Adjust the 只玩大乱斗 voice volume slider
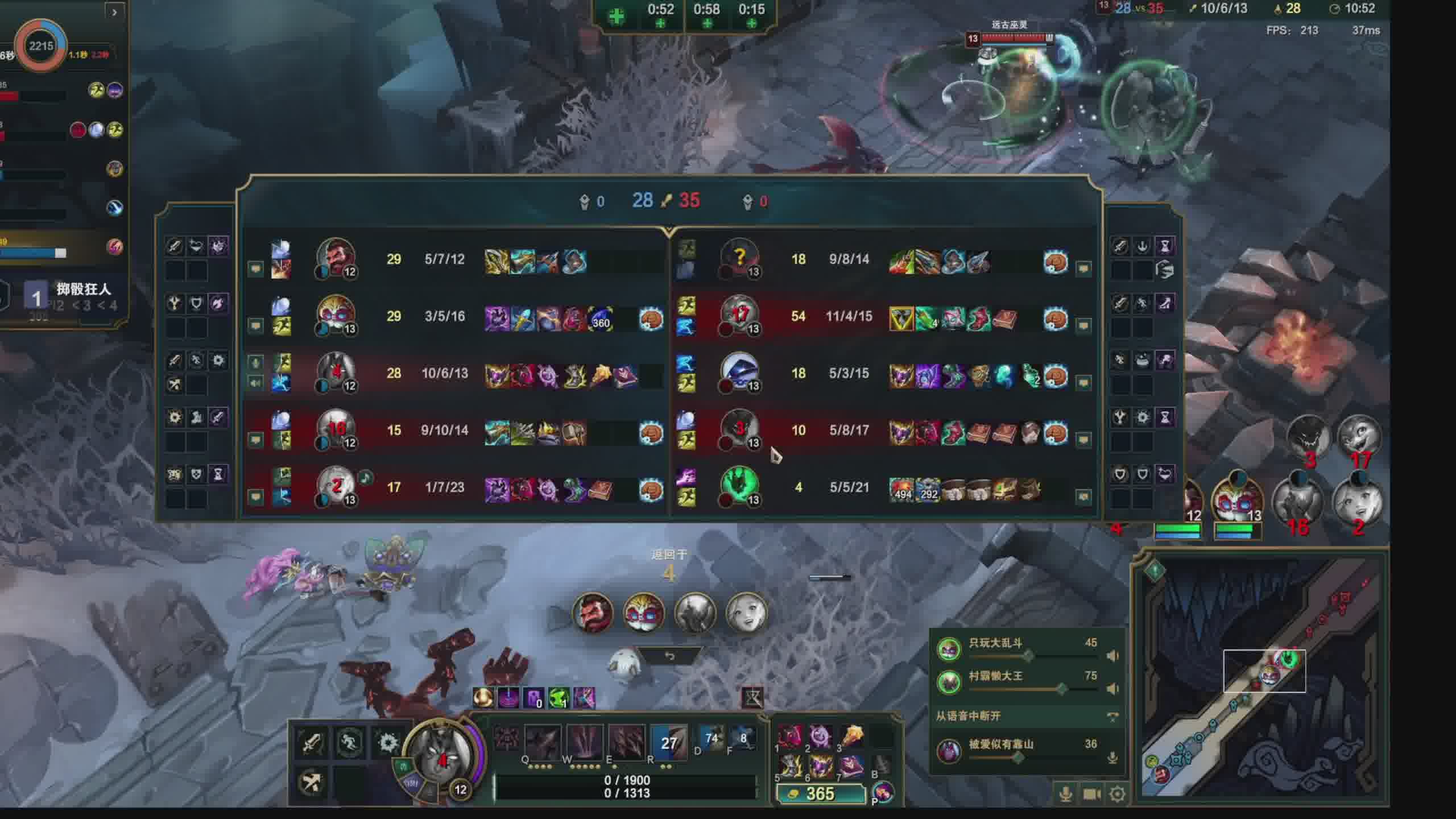This screenshot has width=1456, height=819. (x=1028, y=656)
